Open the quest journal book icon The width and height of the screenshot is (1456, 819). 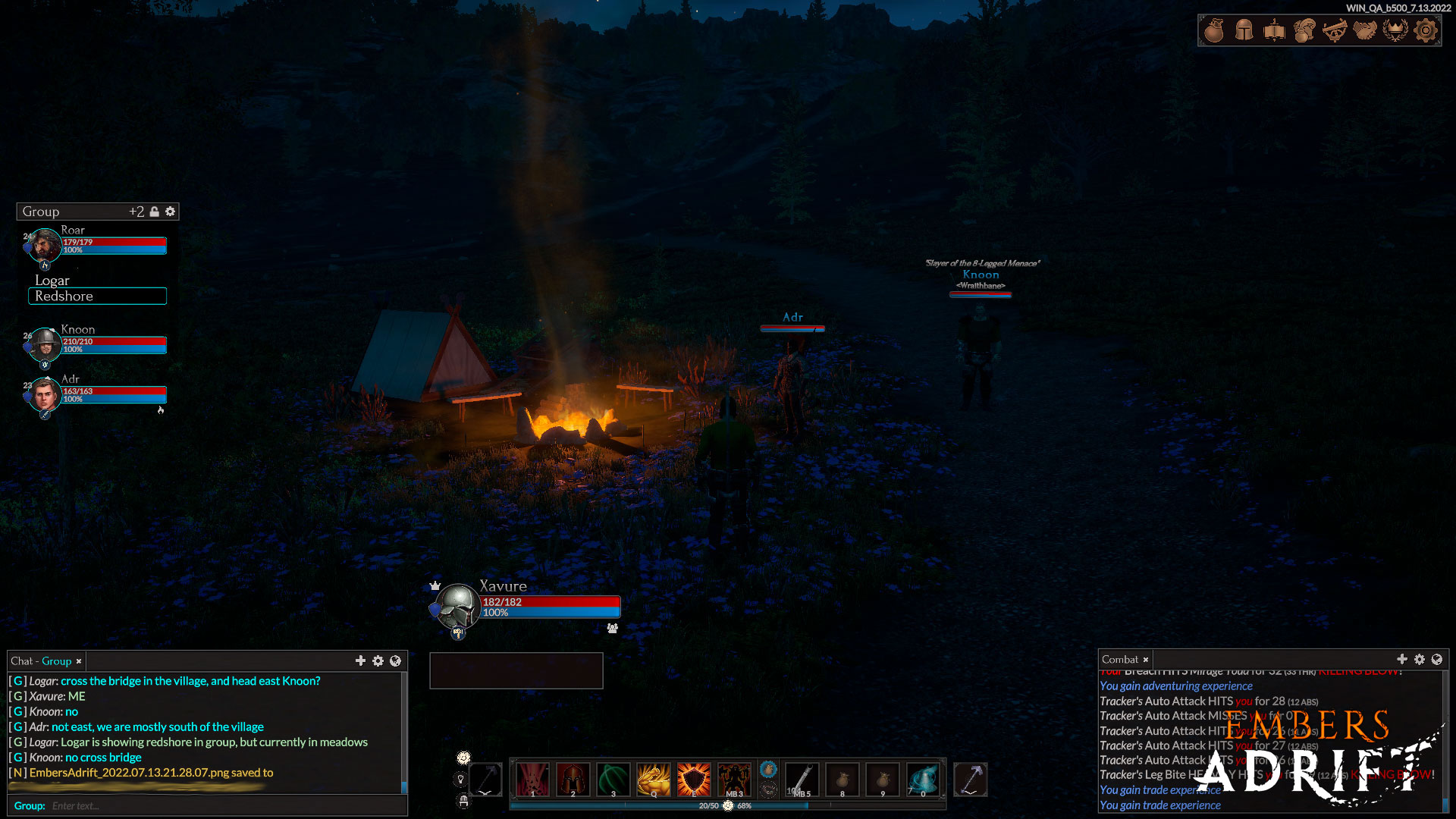click(x=1274, y=30)
